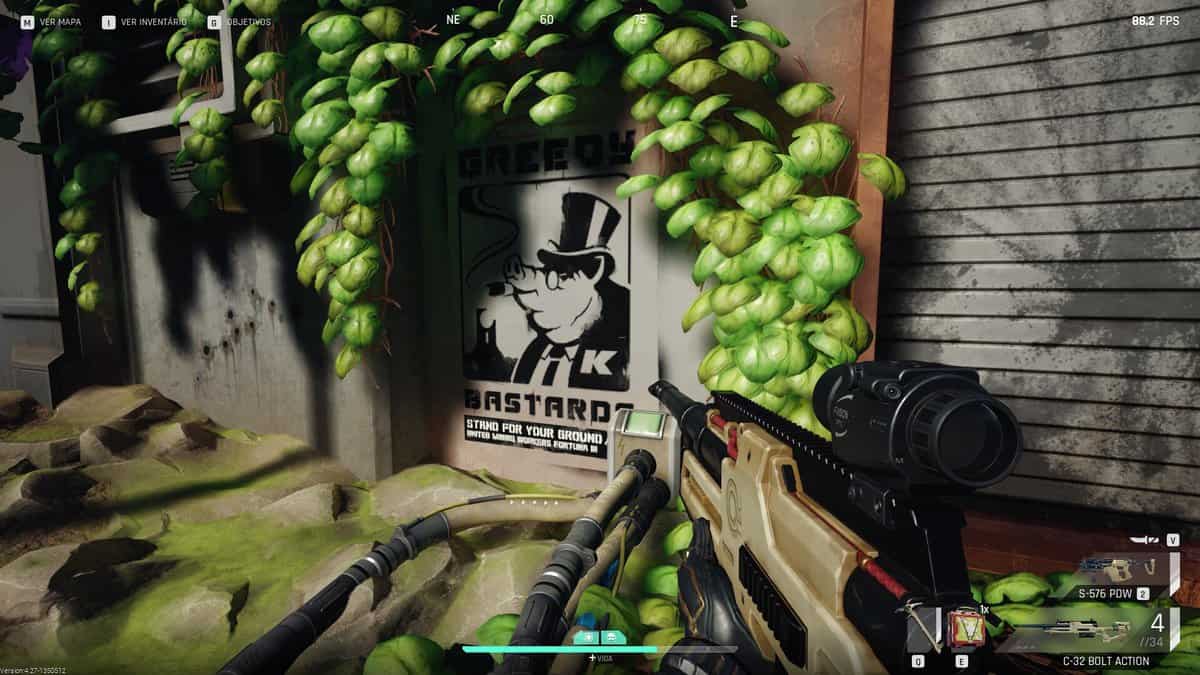This screenshot has height=675, width=1200.
Task: Use the red supply kit gadget
Action: (x=964, y=630)
